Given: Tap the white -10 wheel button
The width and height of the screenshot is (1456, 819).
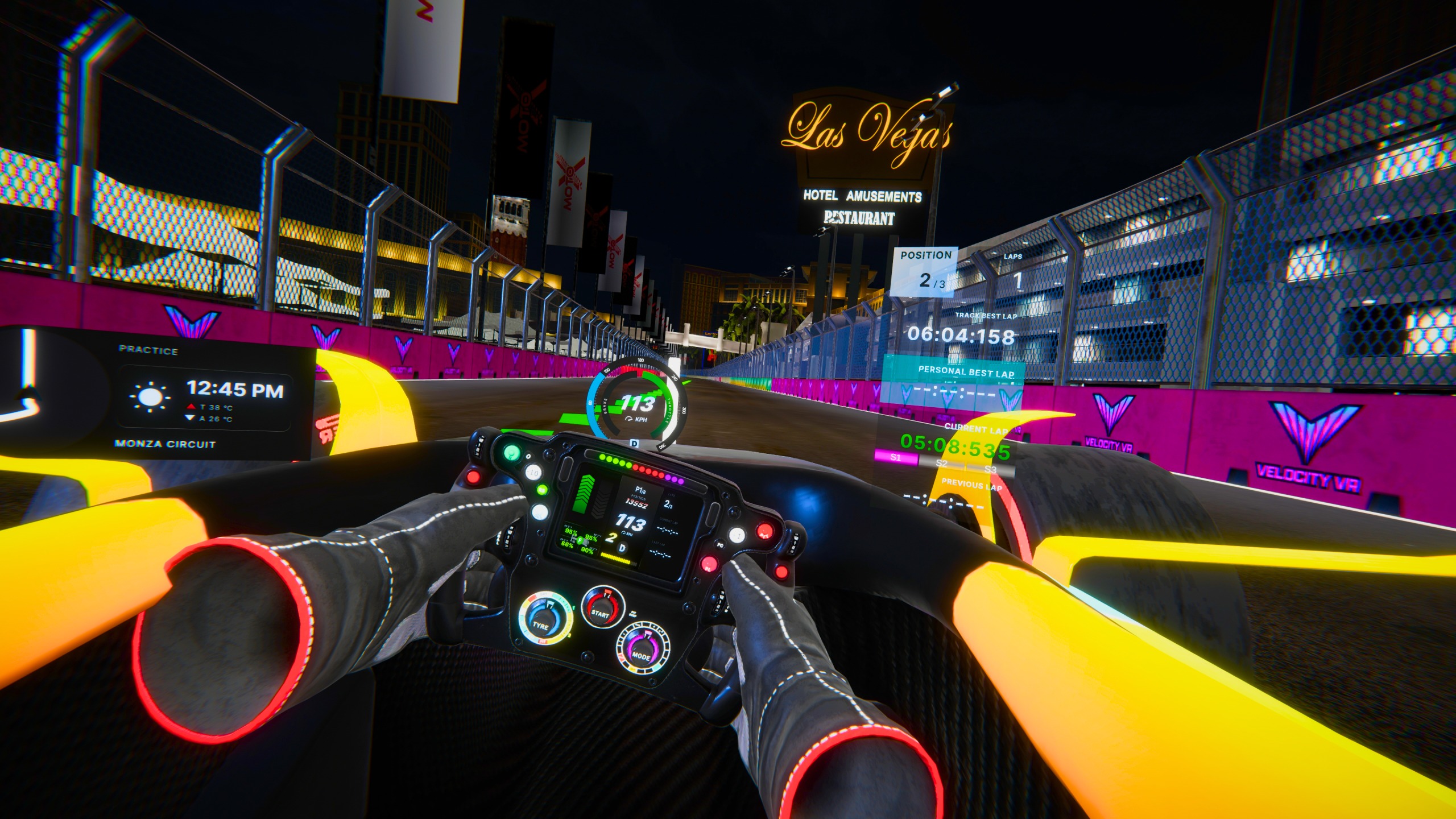Looking at the screenshot, I should pos(533,471).
